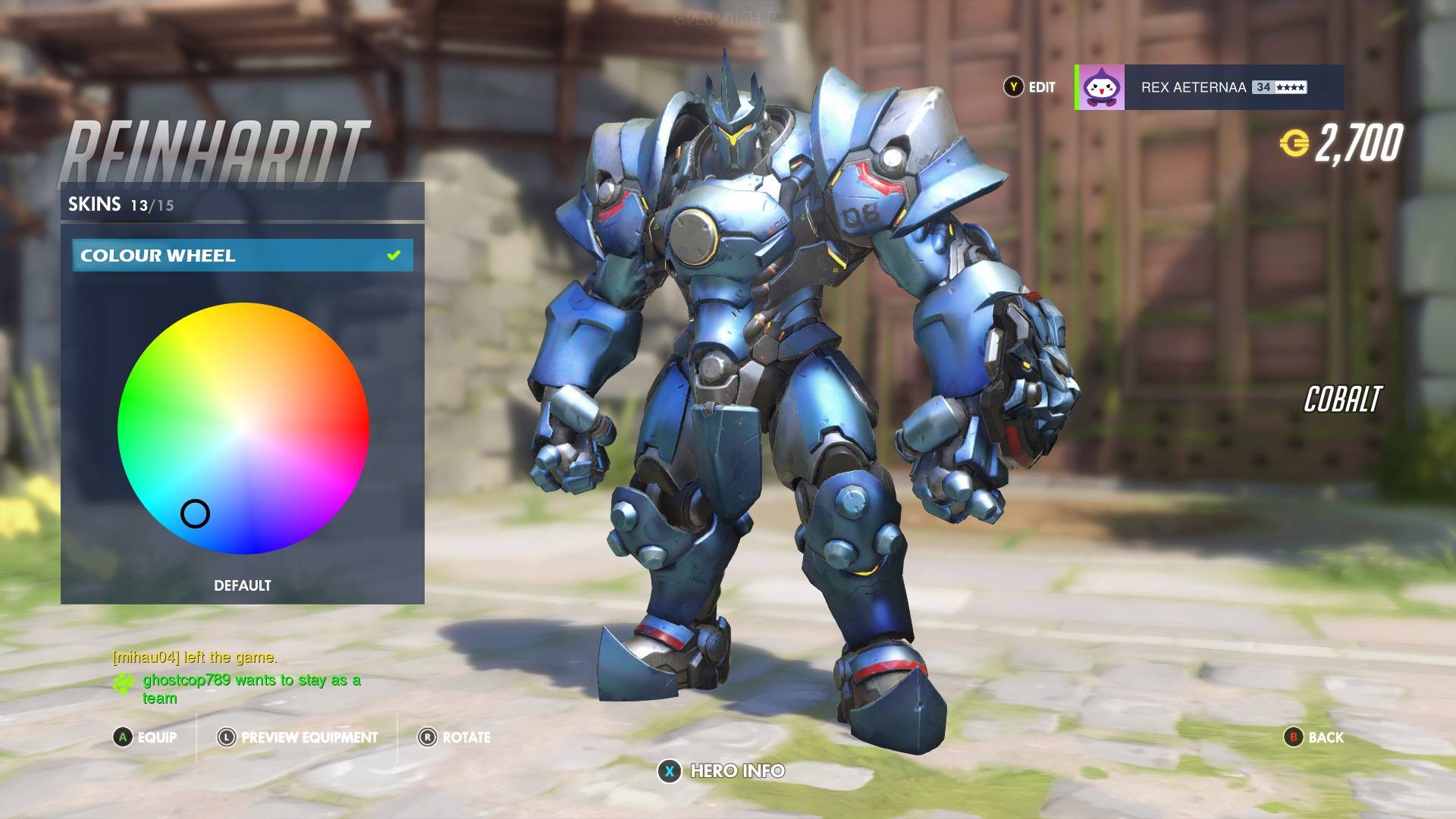1456x819 pixels.
Task: Choose Preview Equipment option
Action: click(x=297, y=737)
